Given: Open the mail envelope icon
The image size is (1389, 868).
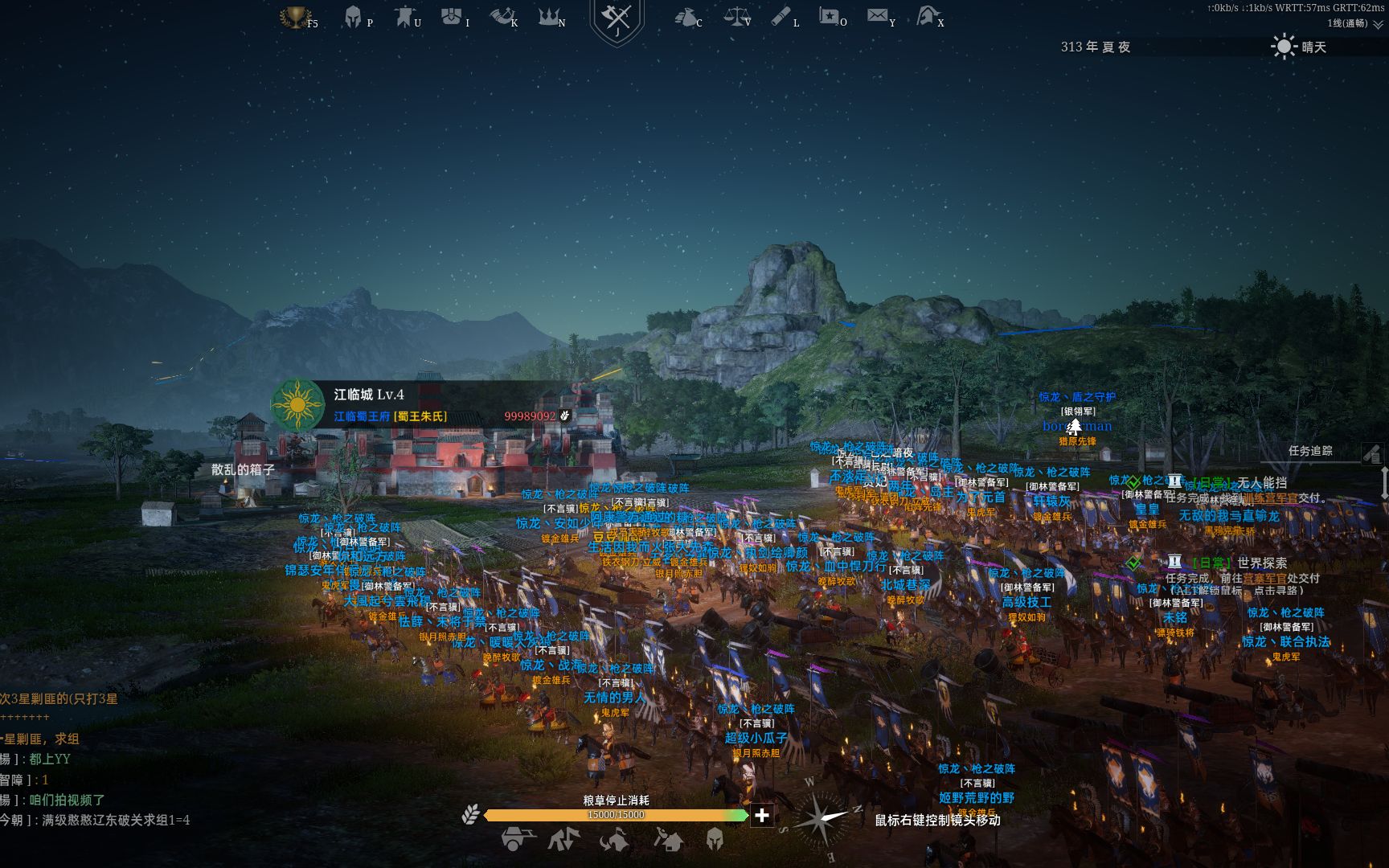Looking at the screenshot, I should pos(877,16).
